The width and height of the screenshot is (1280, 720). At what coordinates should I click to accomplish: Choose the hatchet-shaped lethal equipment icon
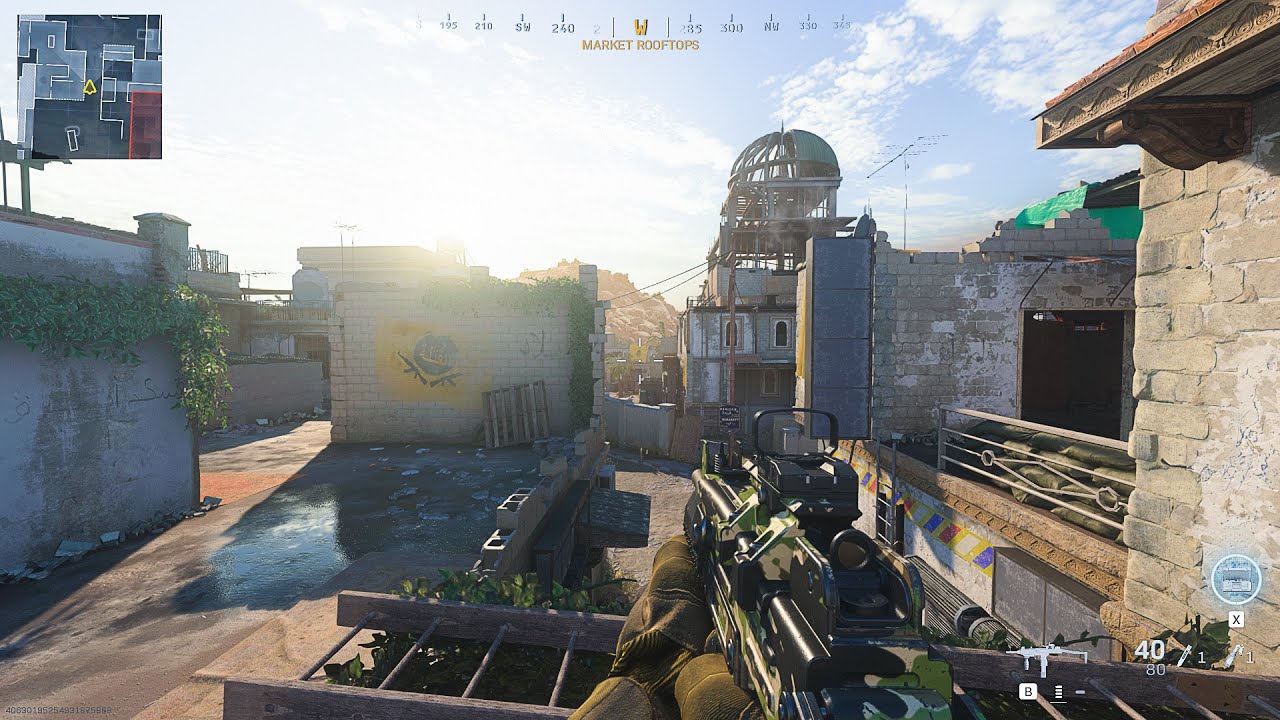tap(1233, 656)
